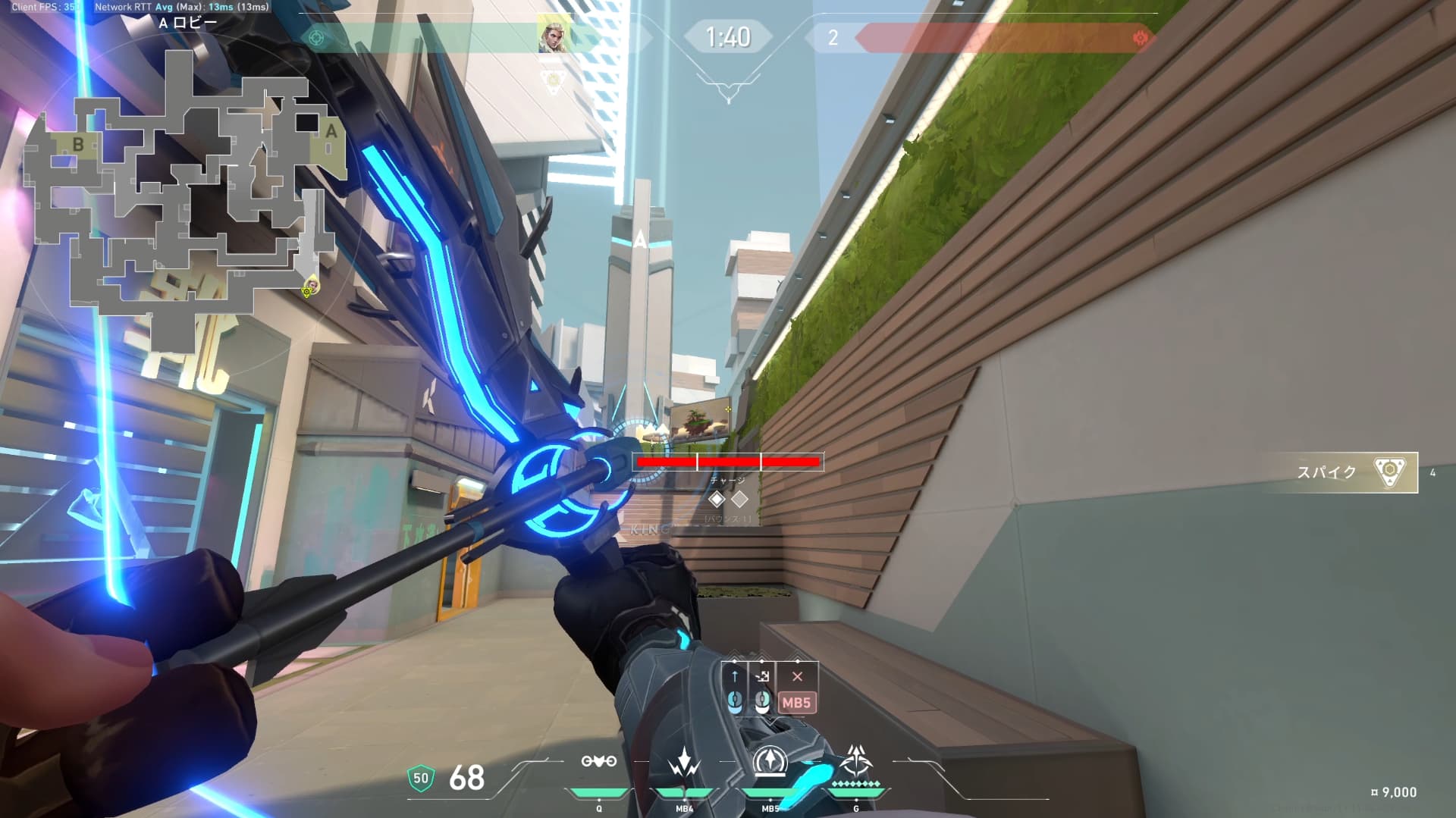Click the red defender team icon
This screenshot has width=1456, height=818.
(1139, 38)
